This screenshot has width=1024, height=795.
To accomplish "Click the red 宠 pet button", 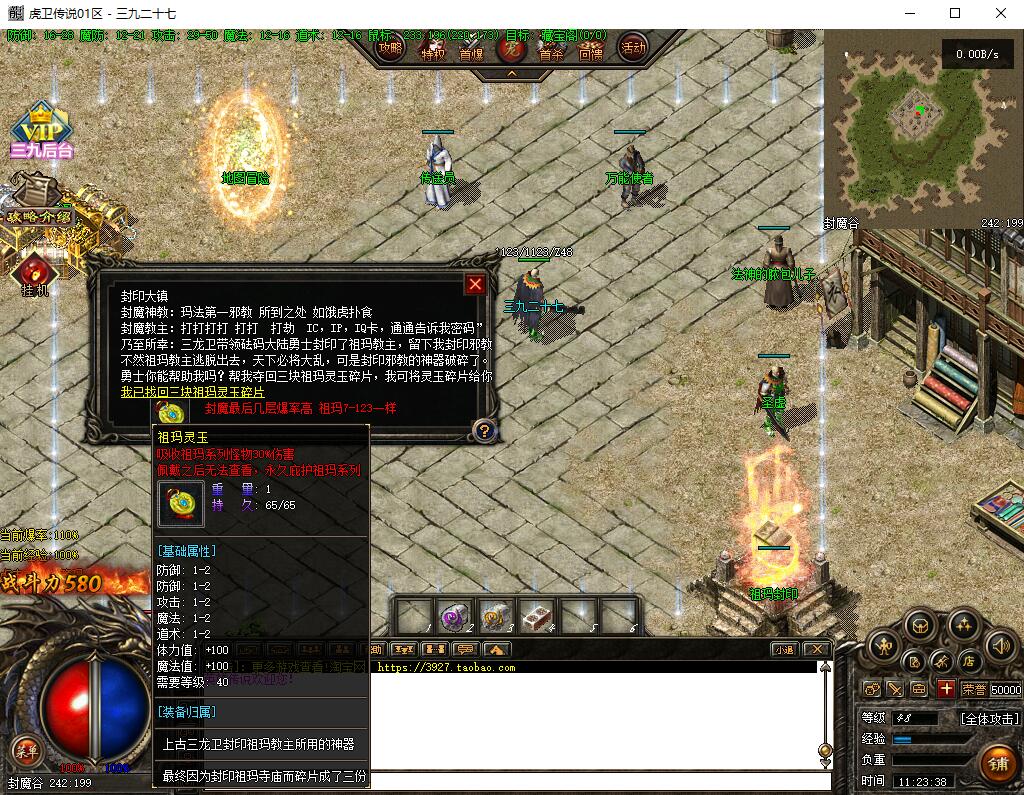I will [511, 47].
